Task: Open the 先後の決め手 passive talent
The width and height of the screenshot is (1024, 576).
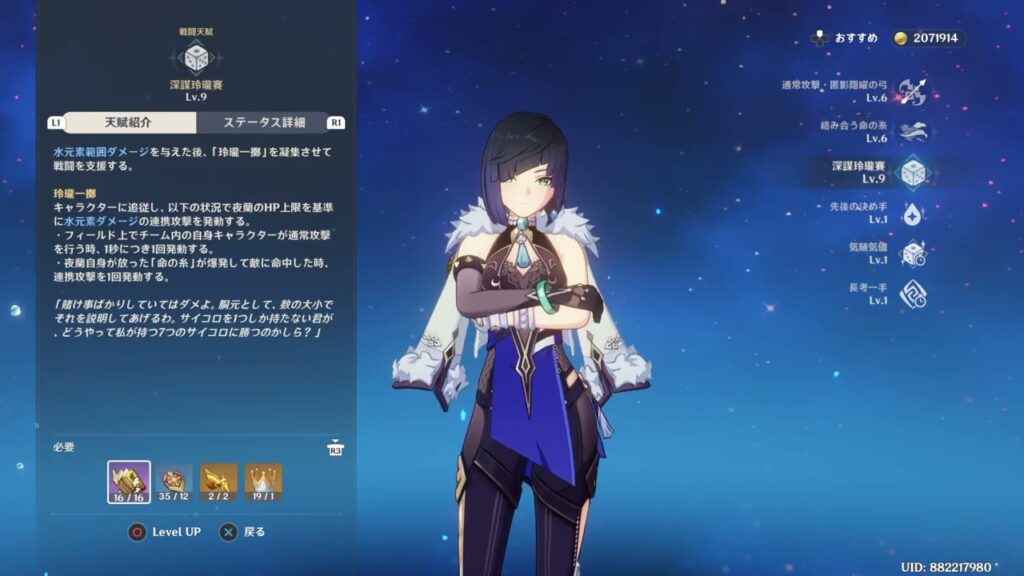Action: coord(912,213)
